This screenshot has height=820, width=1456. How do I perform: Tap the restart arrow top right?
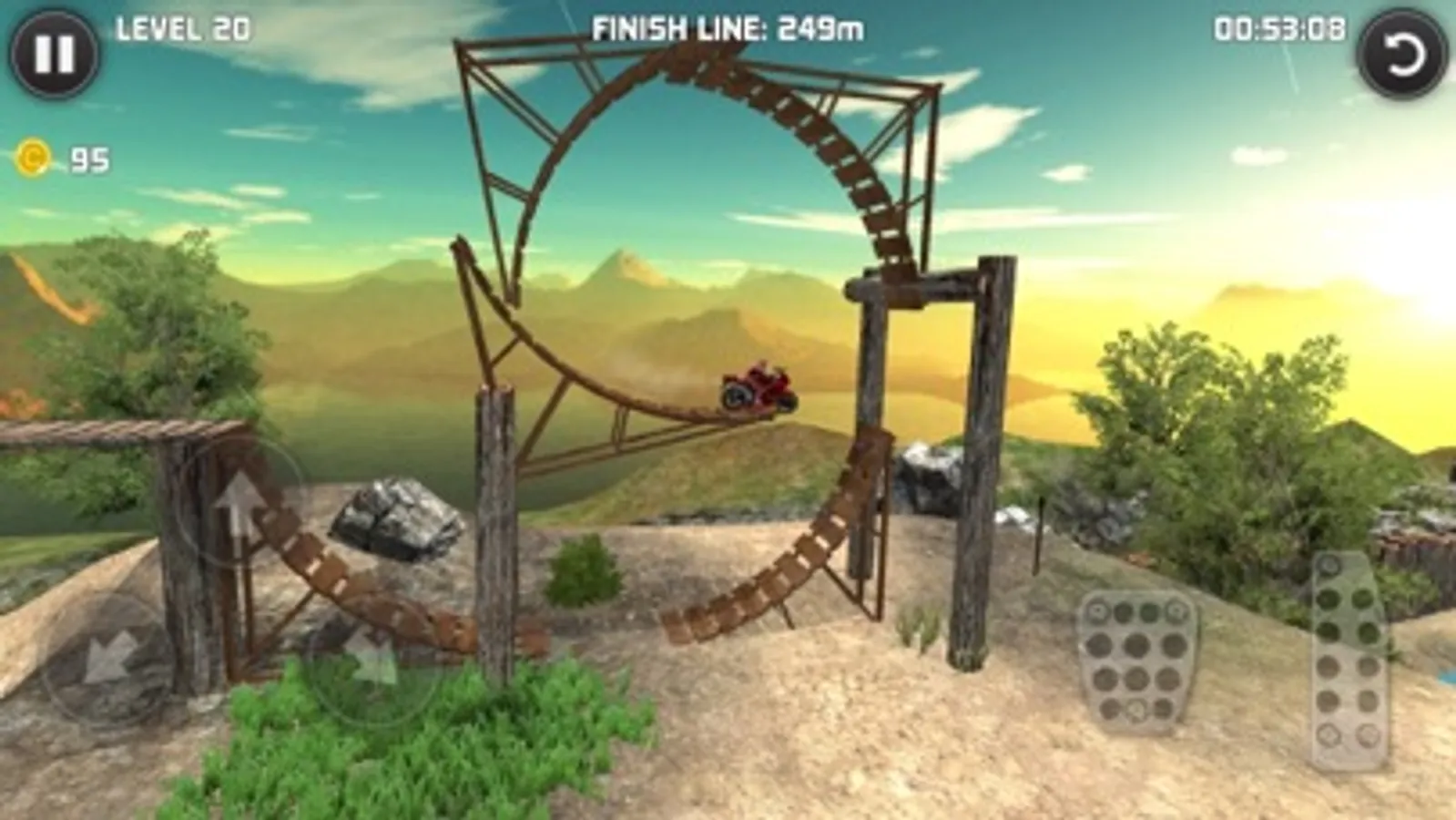[1402, 55]
